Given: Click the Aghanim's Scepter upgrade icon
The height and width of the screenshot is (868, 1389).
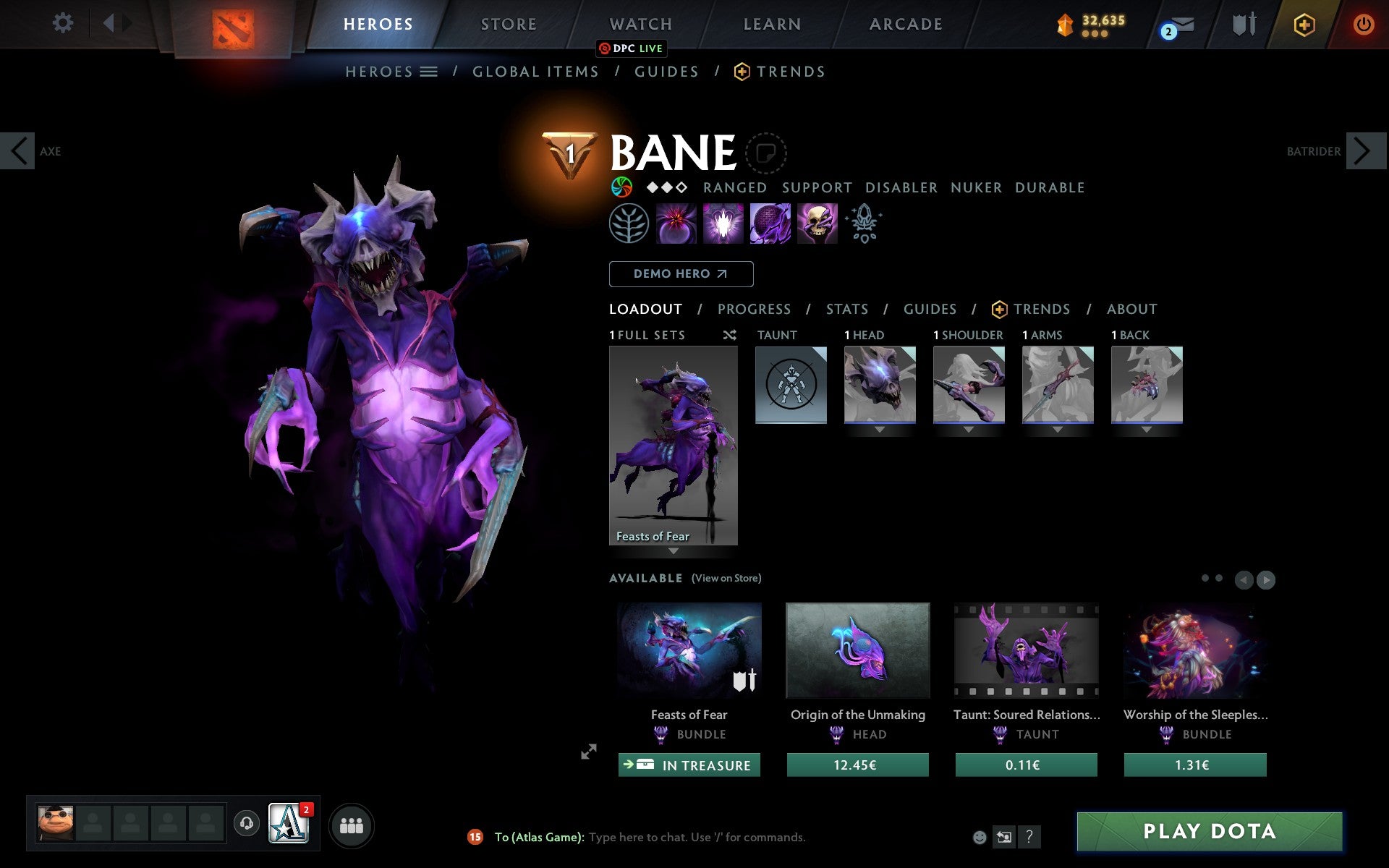Looking at the screenshot, I should click(864, 224).
